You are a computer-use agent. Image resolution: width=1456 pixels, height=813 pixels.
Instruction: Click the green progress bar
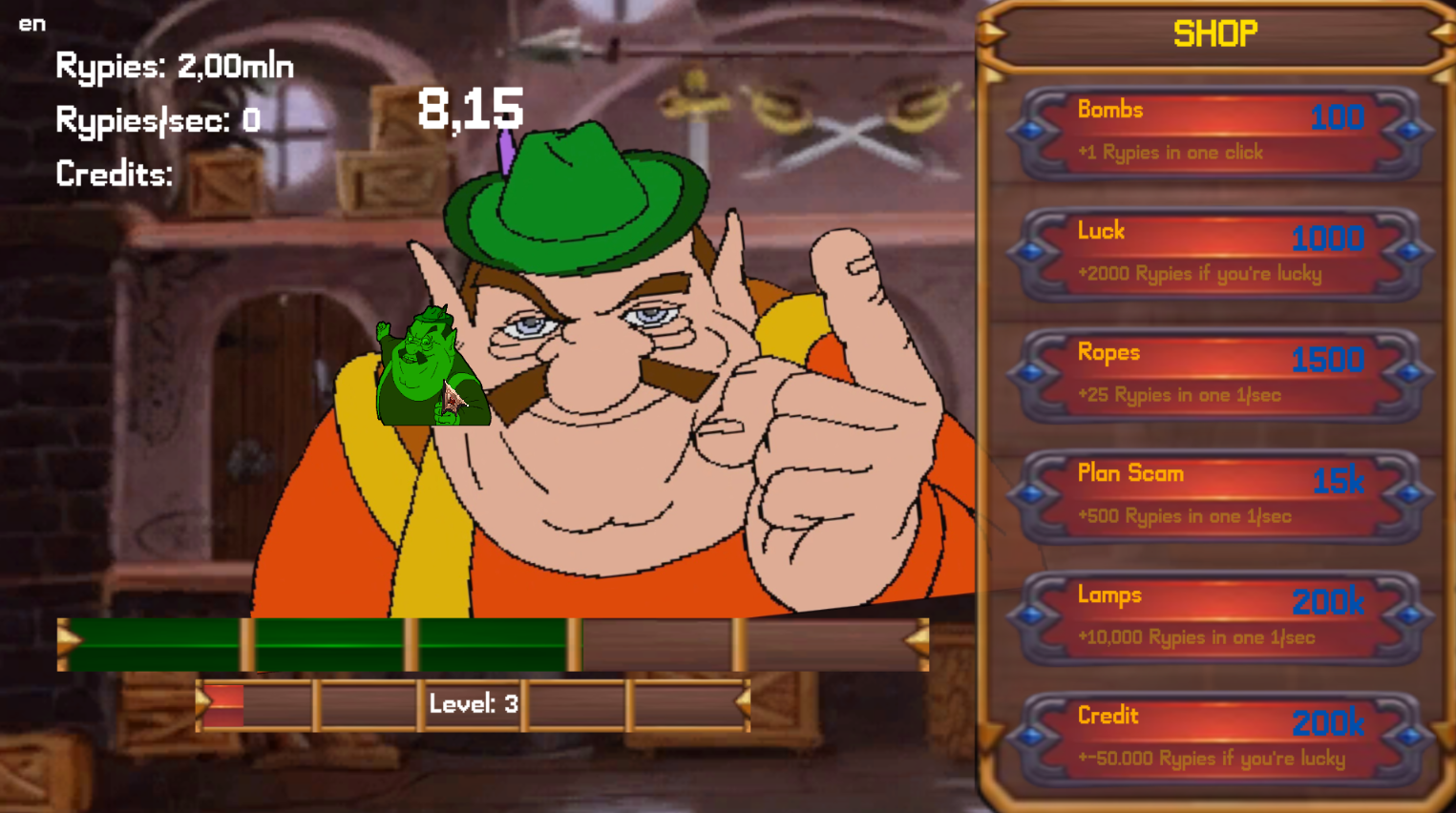pos(315,641)
